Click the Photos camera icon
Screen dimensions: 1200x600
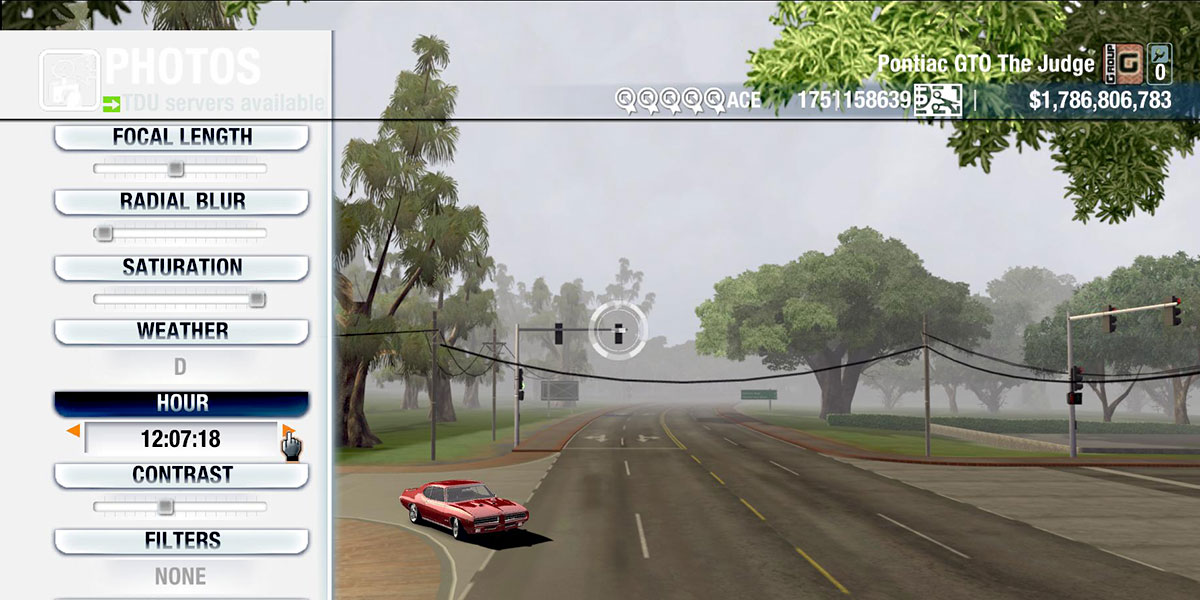(x=68, y=79)
